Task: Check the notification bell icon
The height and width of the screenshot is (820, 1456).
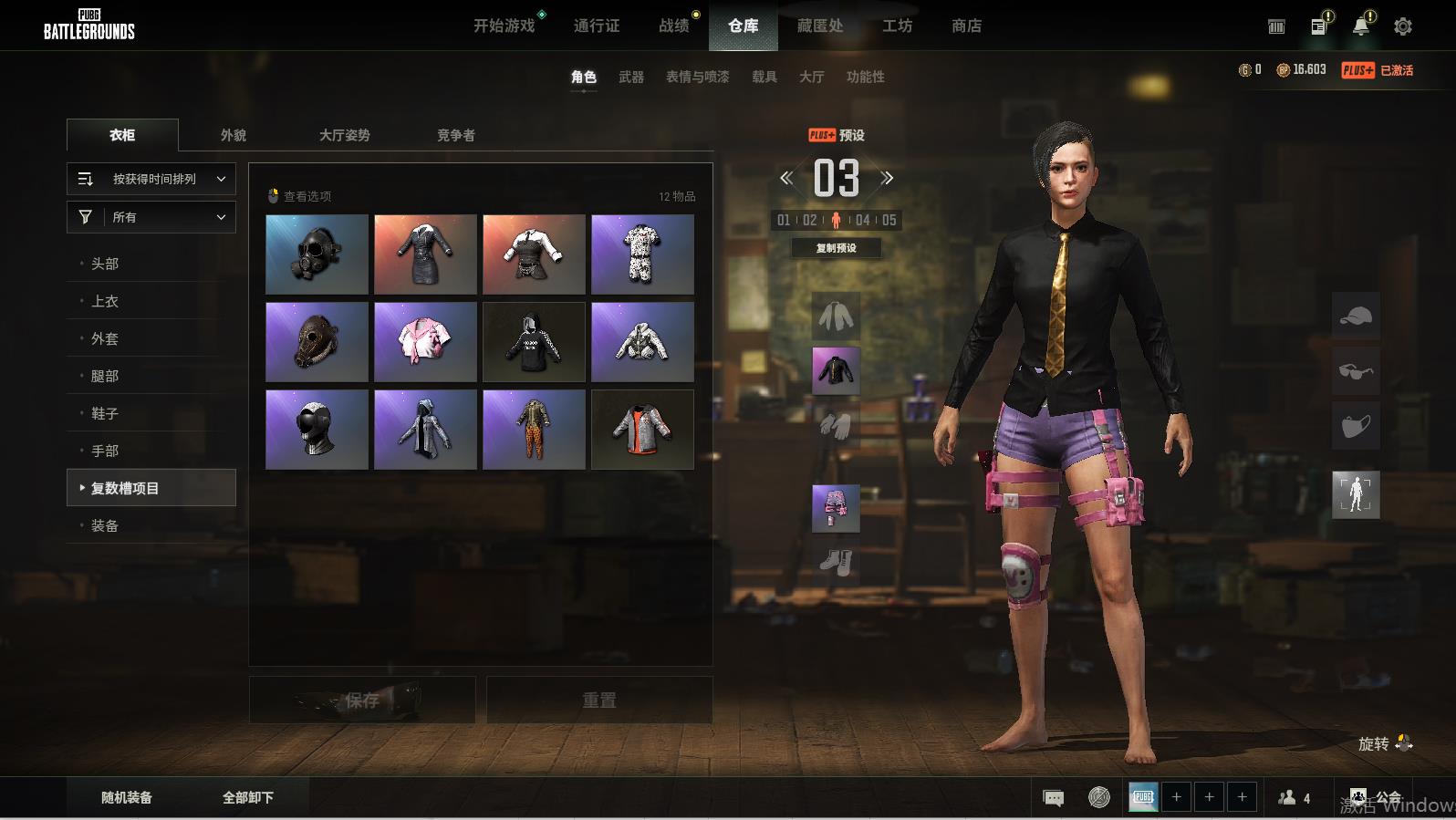Action: click(x=1360, y=26)
